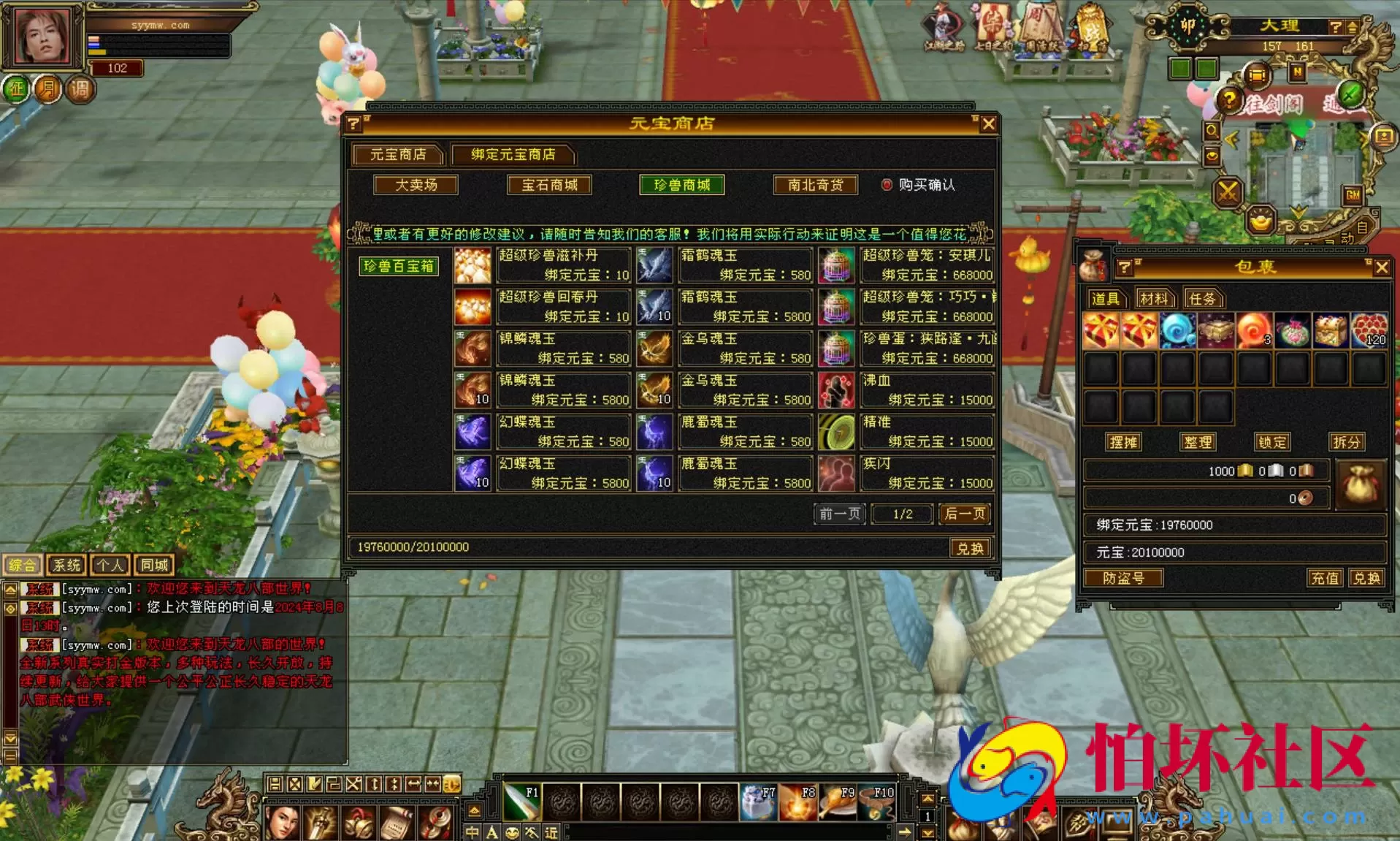Select the magnifying glass search icon beside the minimap

pos(1212,131)
